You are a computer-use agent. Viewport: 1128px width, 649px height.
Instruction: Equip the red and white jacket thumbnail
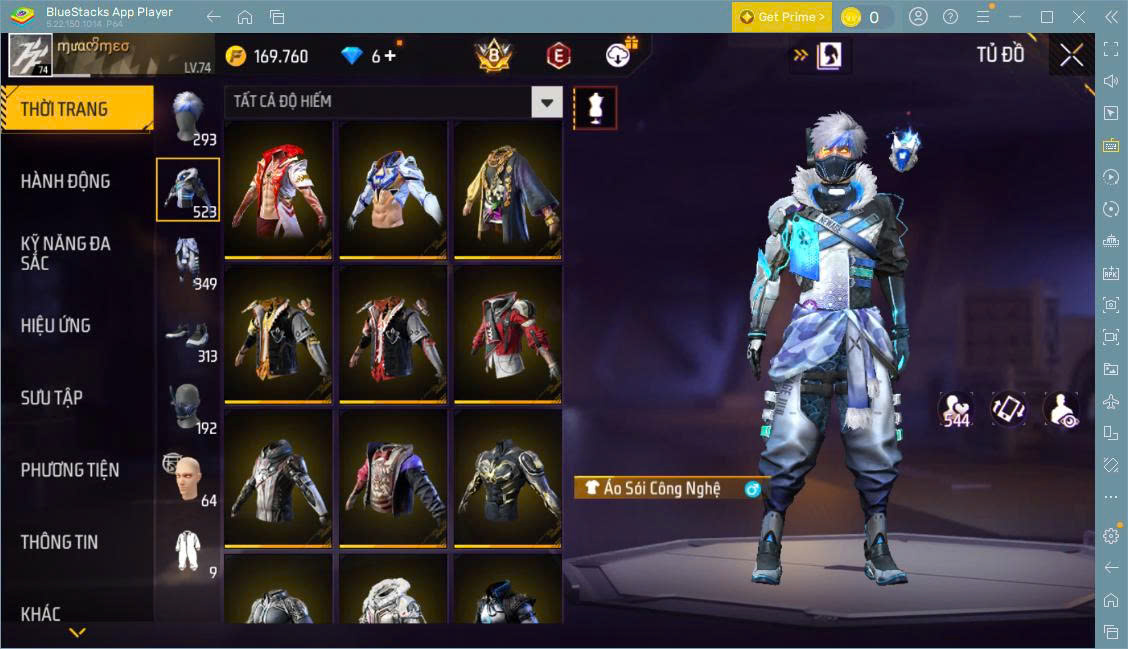[278, 188]
